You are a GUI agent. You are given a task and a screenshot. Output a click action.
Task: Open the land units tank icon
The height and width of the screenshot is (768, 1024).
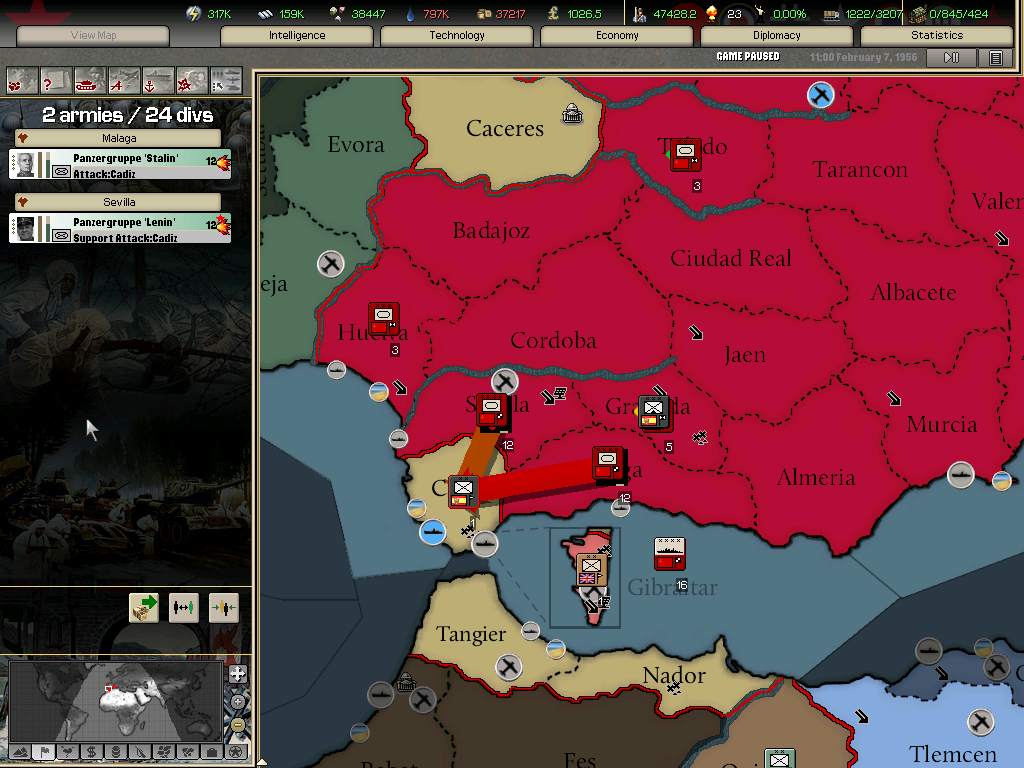(x=90, y=79)
